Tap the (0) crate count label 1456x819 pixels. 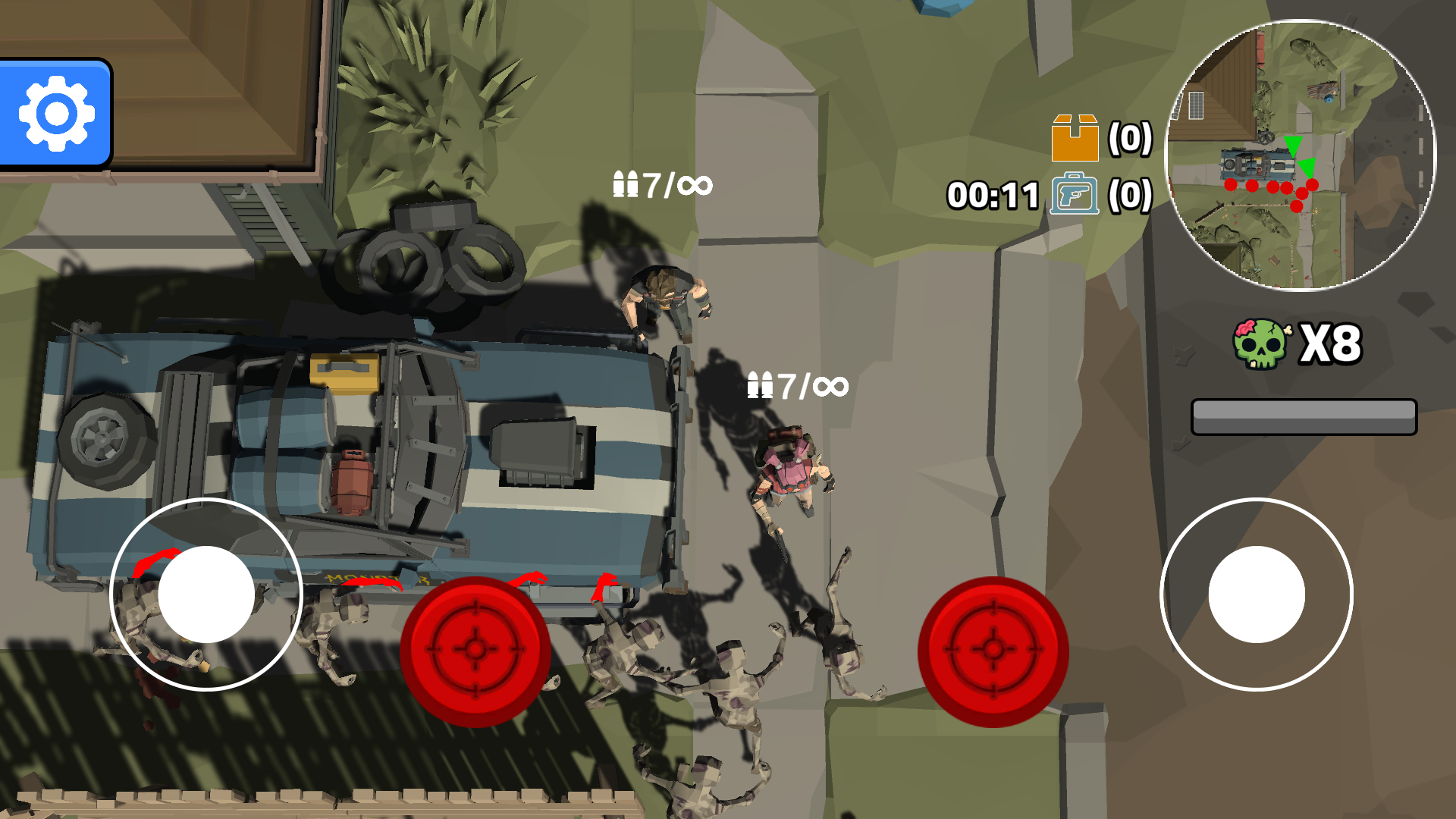pos(1130,138)
